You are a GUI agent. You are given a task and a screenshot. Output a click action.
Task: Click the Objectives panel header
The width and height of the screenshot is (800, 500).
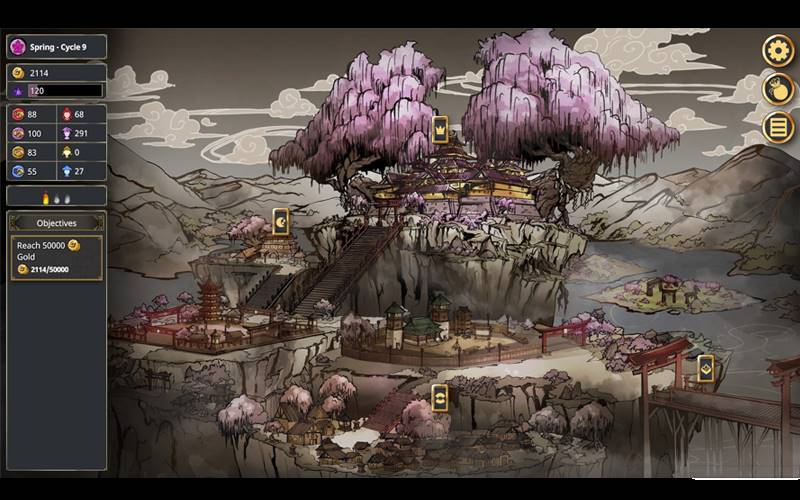coord(56,223)
